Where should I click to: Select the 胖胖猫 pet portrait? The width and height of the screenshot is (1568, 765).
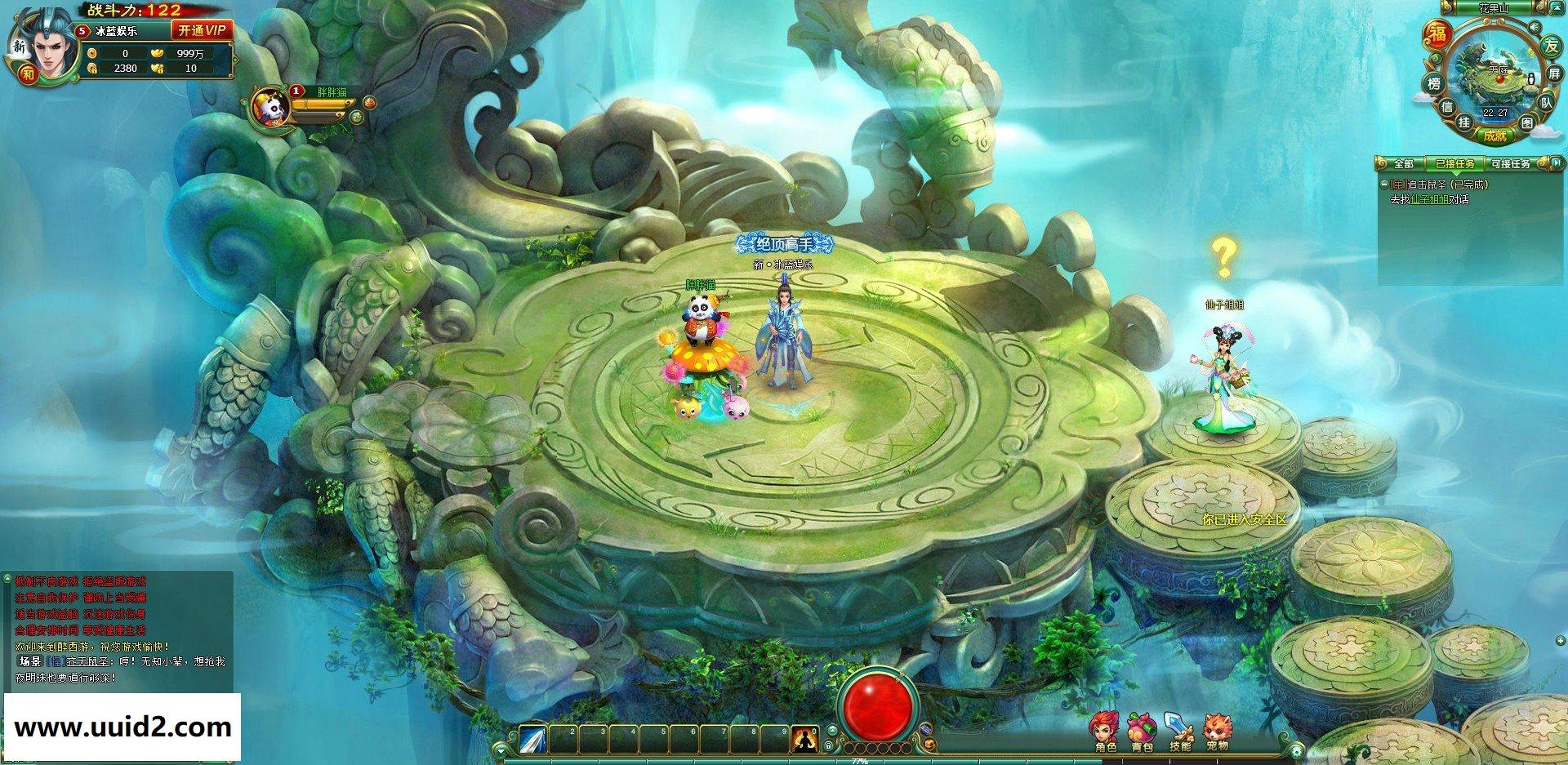pos(269,108)
